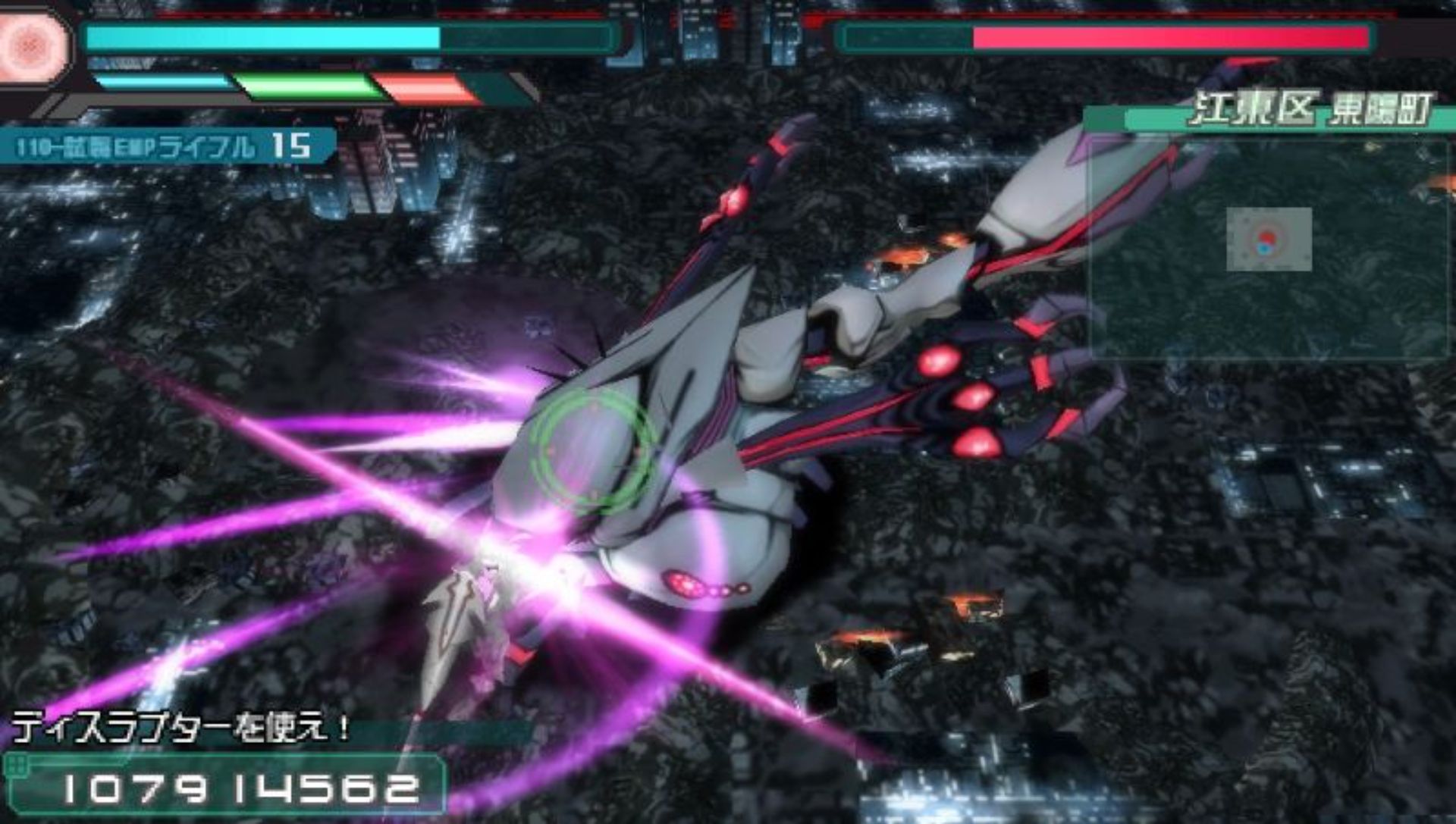Click the radar minimap panel
1456x824 pixels.
(1269, 243)
